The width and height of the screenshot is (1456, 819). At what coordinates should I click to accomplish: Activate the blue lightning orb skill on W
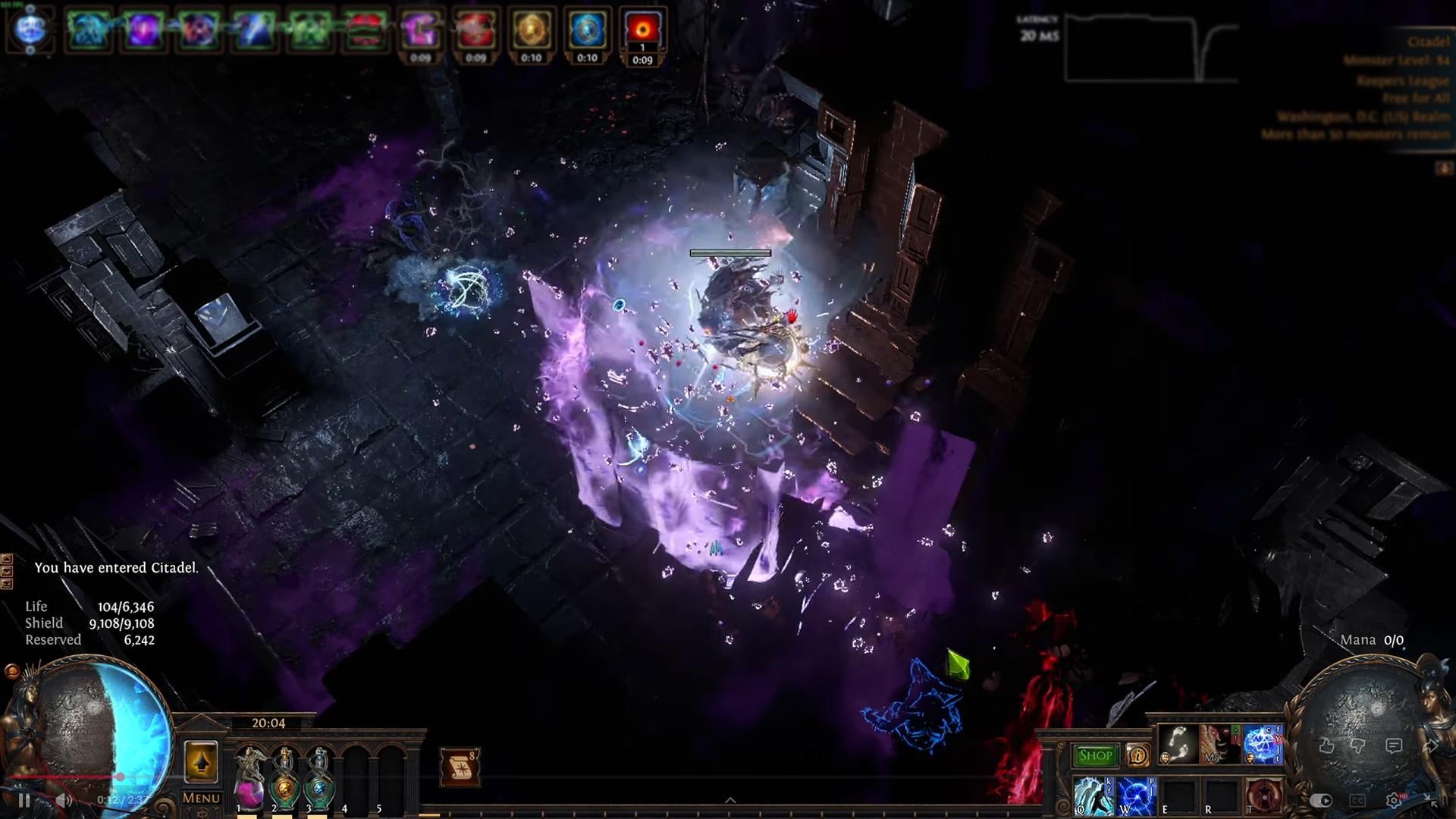pyautogui.click(x=1136, y=796)
